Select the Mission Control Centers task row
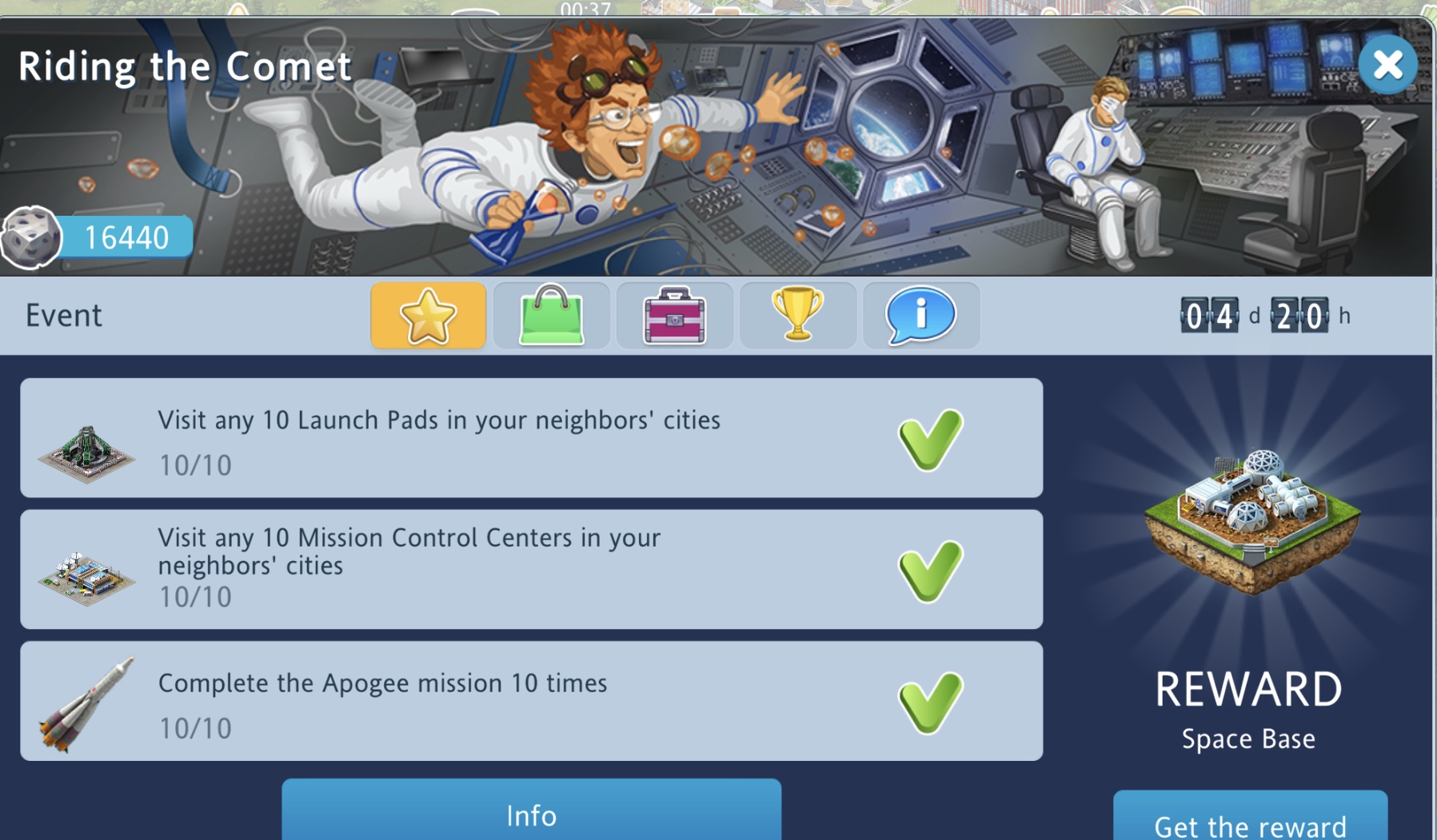The width and height of the screenshot is (1437, 840). (x=531, y=569)
